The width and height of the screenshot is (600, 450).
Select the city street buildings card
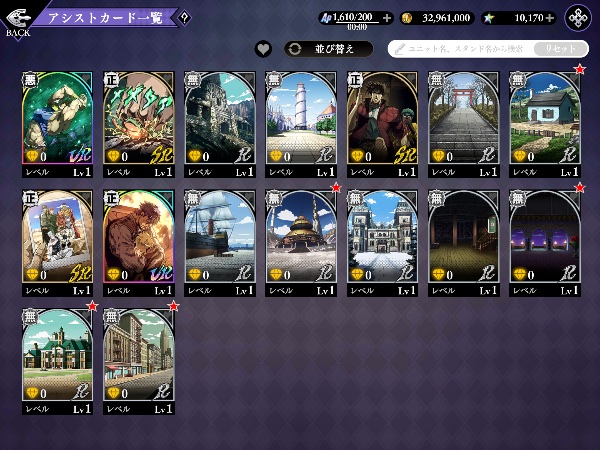[138, 354]
